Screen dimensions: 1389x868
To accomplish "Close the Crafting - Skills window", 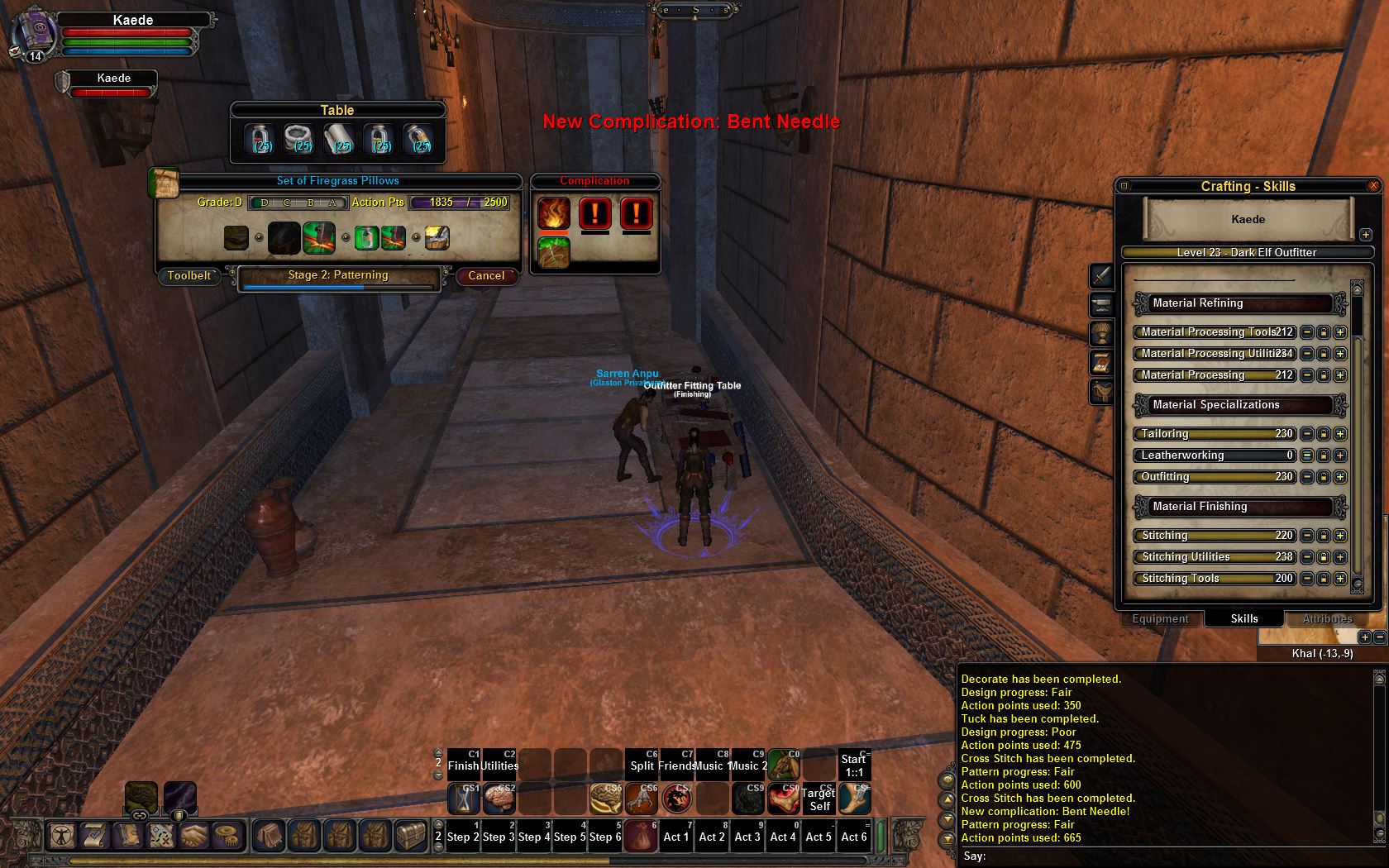I will pyautogui.click(x=1373, y=186).
